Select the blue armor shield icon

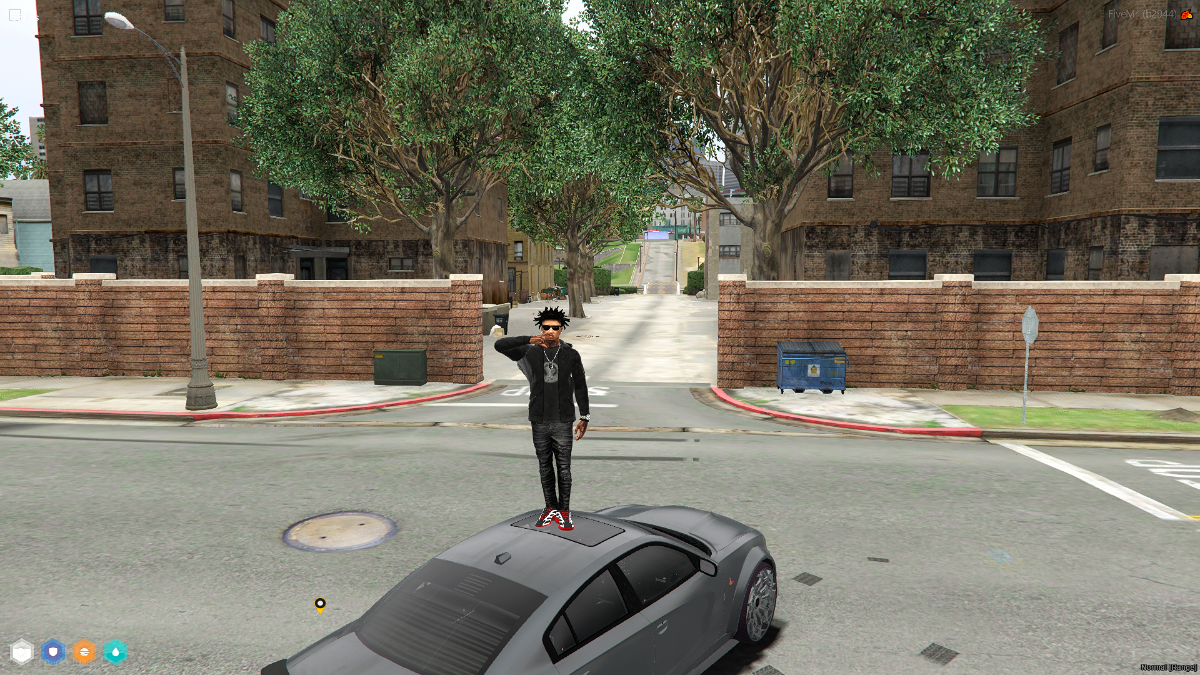point(53,652)
